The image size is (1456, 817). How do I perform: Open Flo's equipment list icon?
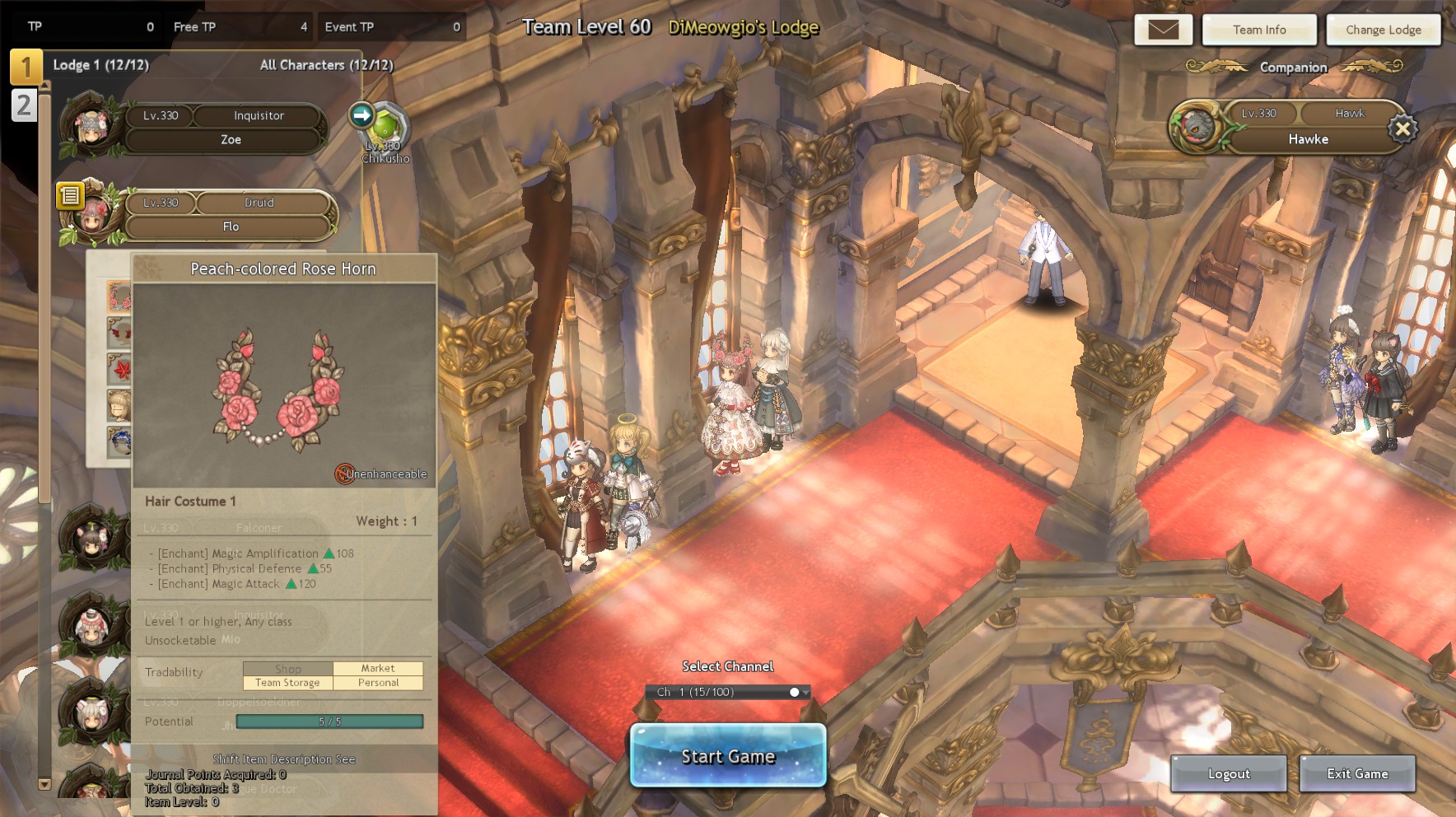click(x=70, y=195)
